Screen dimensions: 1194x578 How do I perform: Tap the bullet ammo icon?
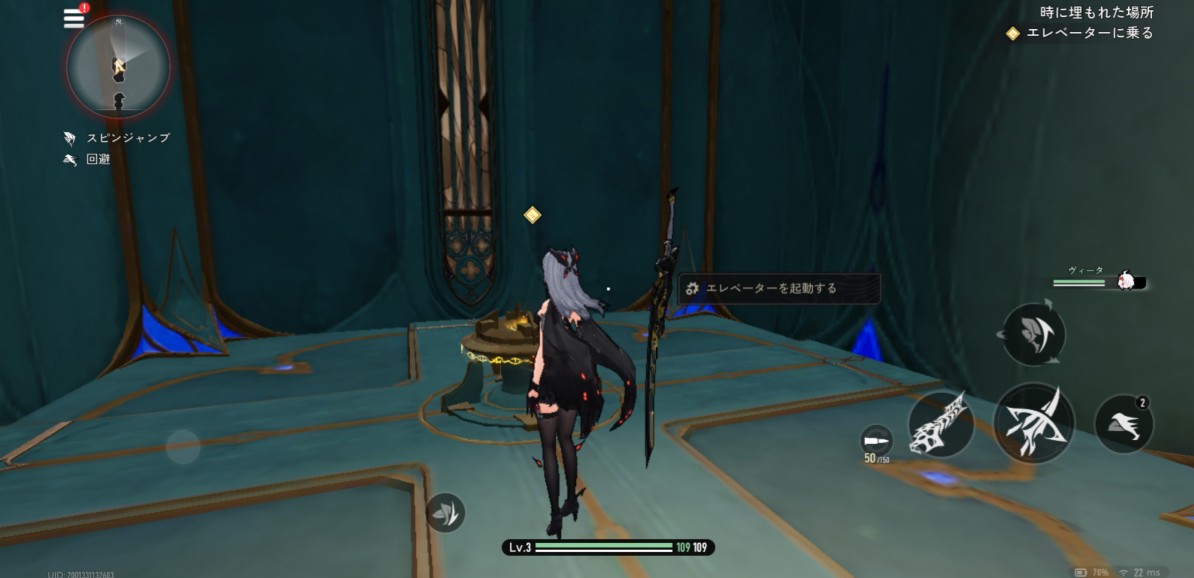(x=876, y=439)
